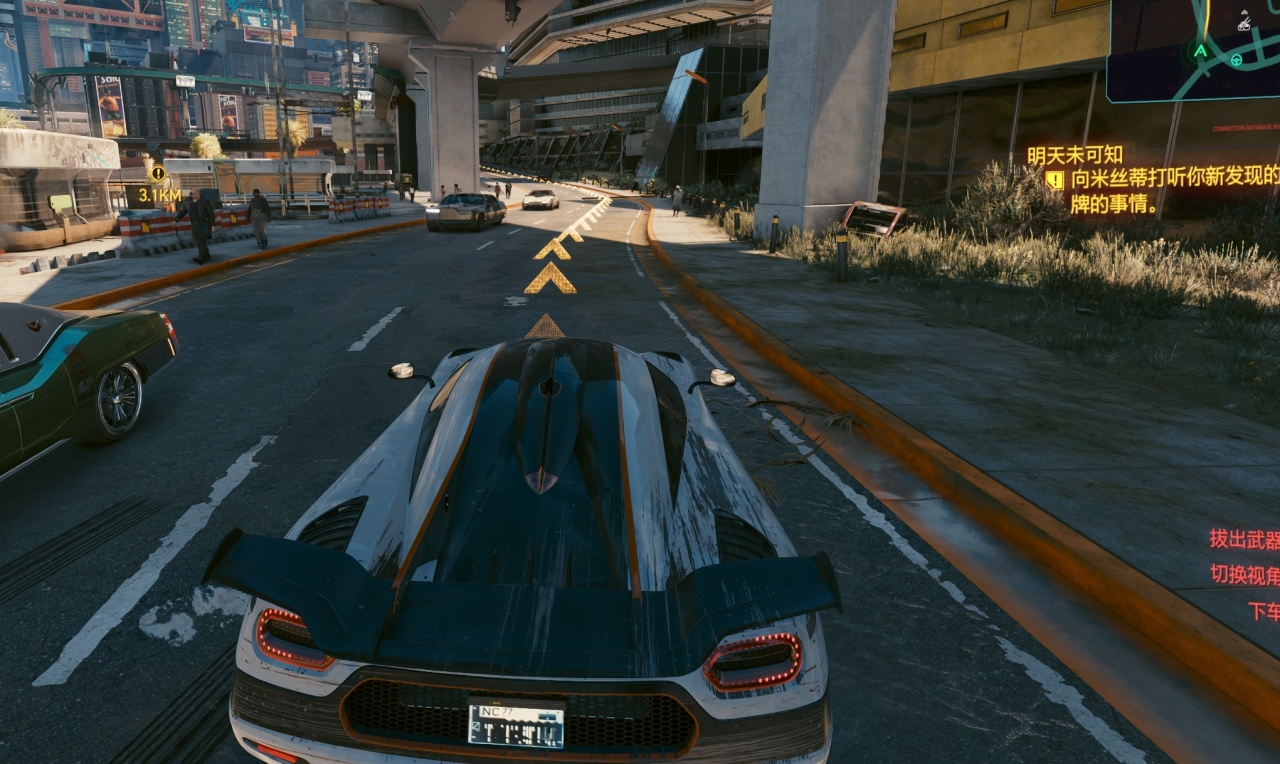Click the steering wheel vehicle marker on minimap

click(x=1236, y=60)
